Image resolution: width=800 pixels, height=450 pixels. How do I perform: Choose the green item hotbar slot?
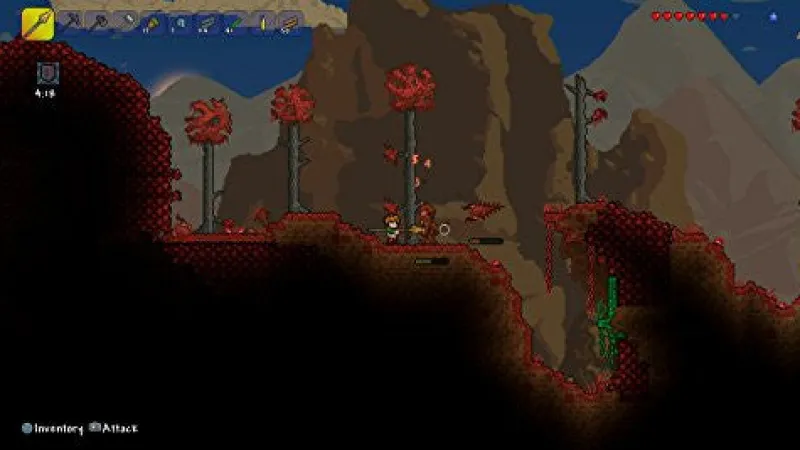coord(232,21)
